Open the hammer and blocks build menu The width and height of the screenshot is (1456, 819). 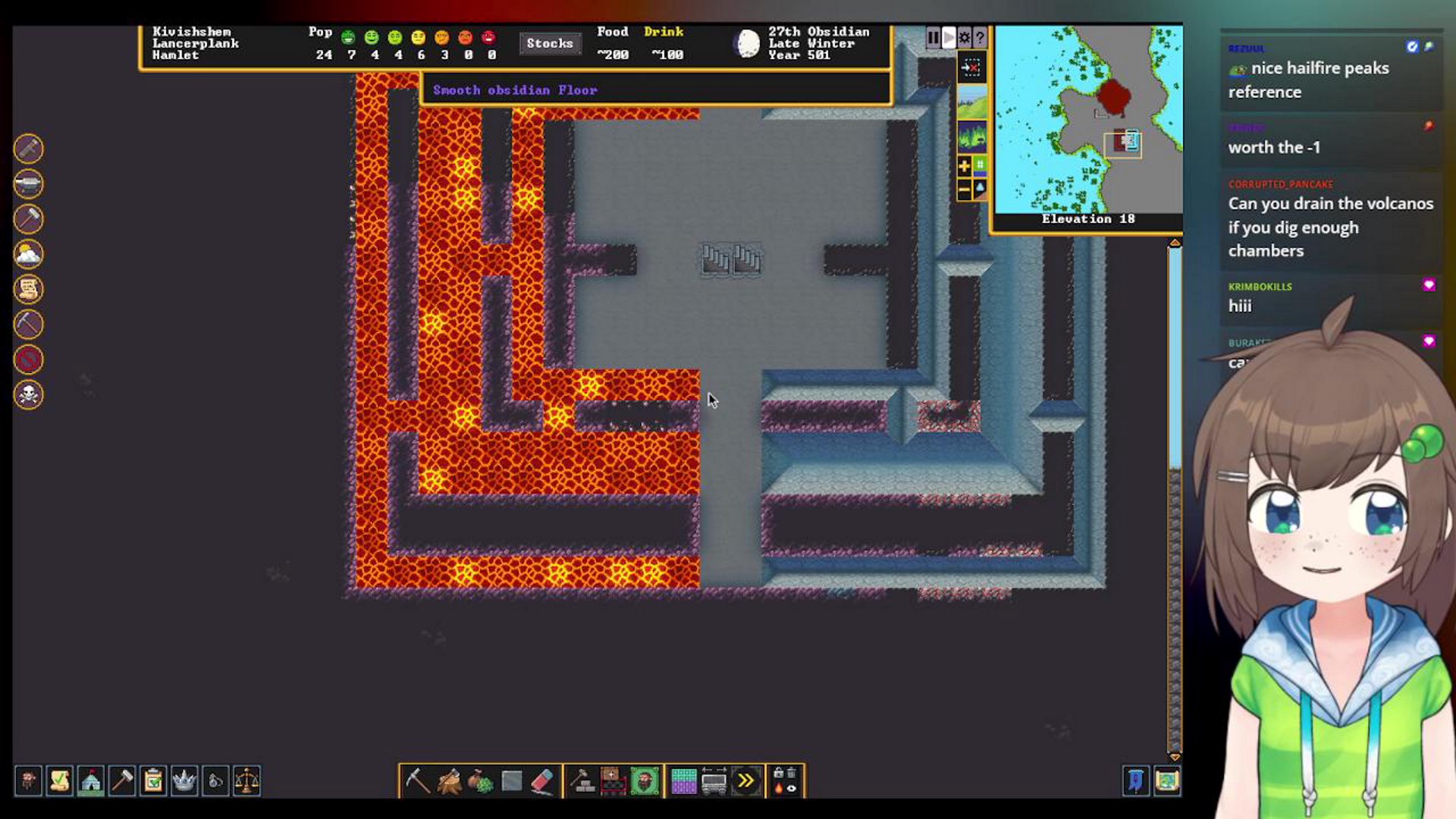coord(582,780)
